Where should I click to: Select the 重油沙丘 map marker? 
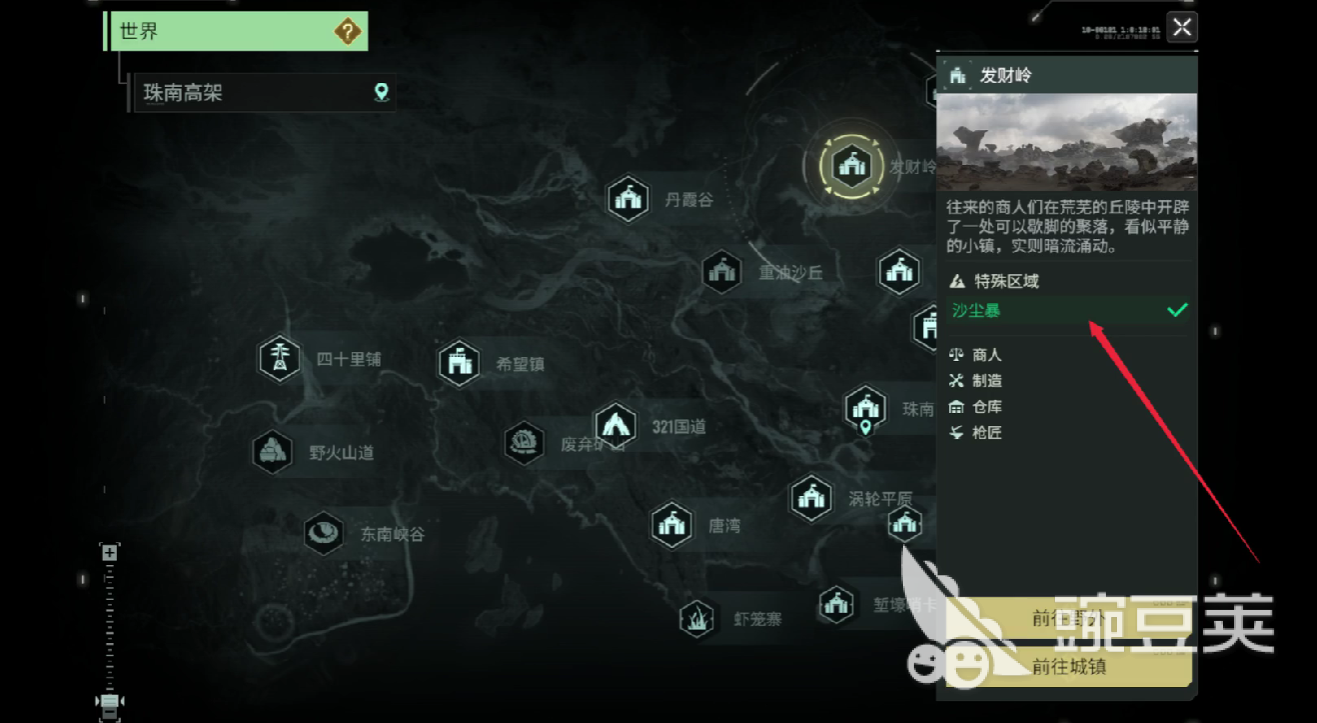point(721,272)
